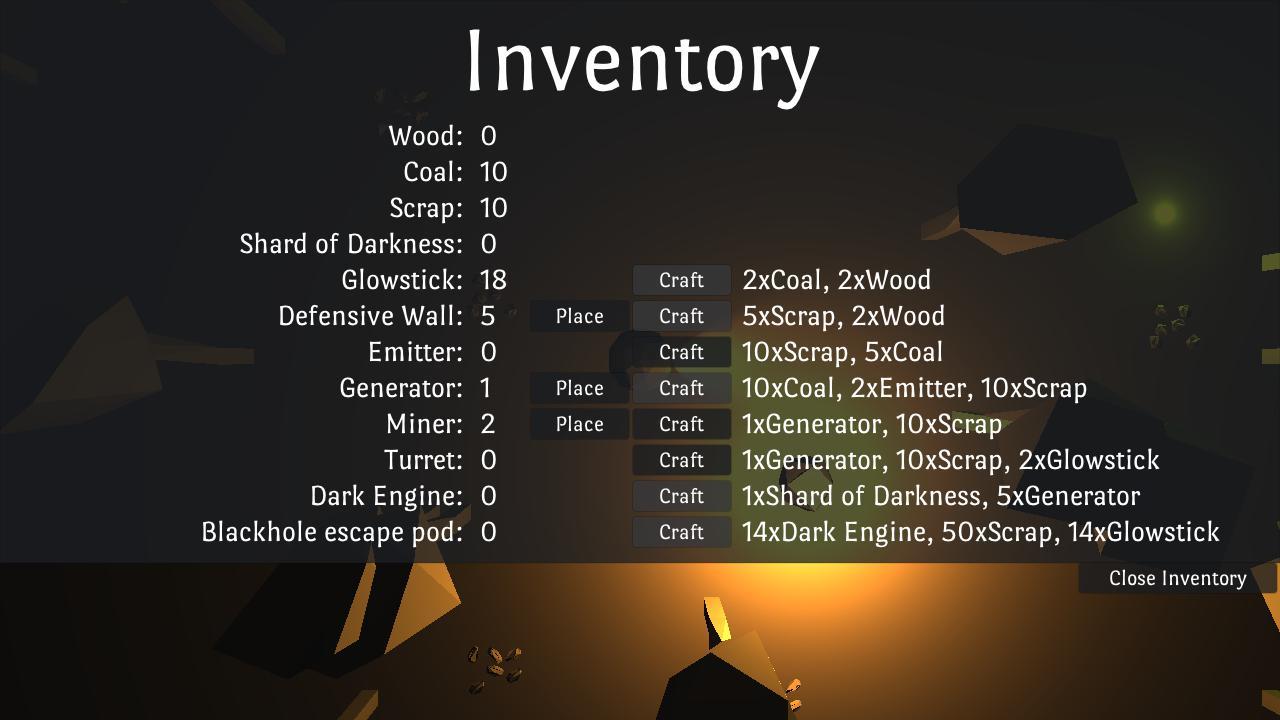Craft a Dark Engine
The width and height of the screenshot is (1280, 720).
point(681,496)
